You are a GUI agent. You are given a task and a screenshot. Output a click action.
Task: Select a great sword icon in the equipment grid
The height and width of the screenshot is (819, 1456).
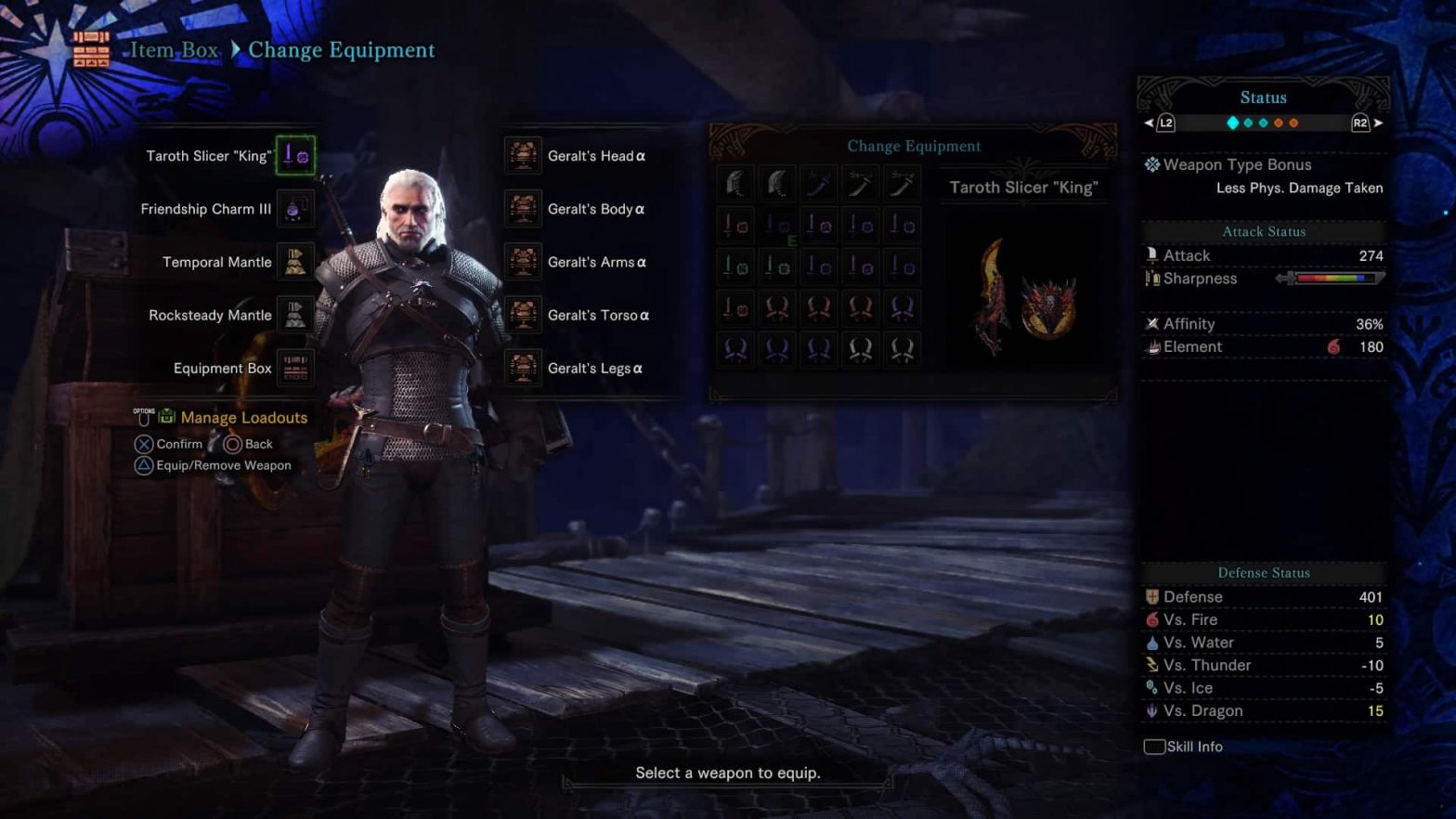point(735,183)
